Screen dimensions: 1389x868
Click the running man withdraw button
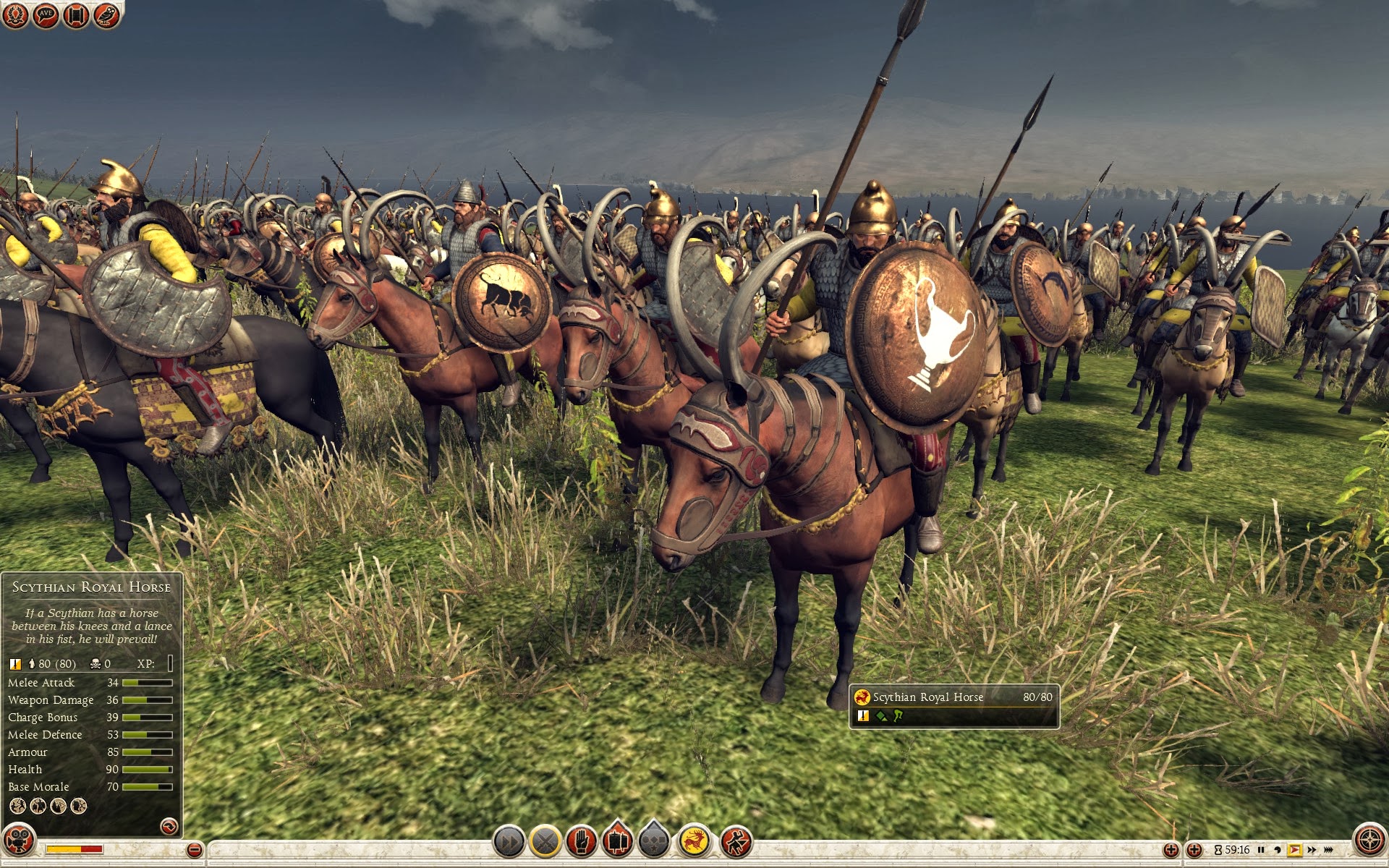coord(736,842)
